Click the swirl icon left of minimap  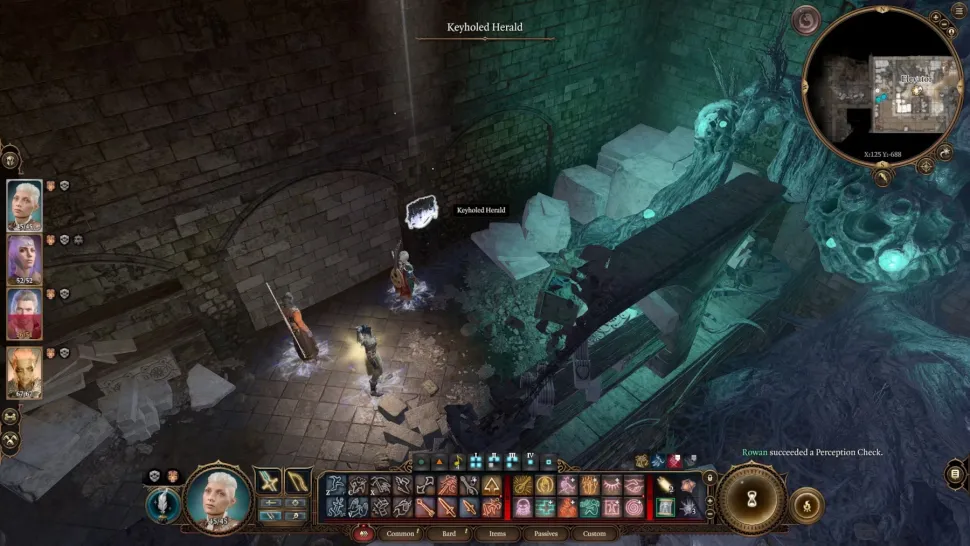pyautogui.click(x=806, y=20)
